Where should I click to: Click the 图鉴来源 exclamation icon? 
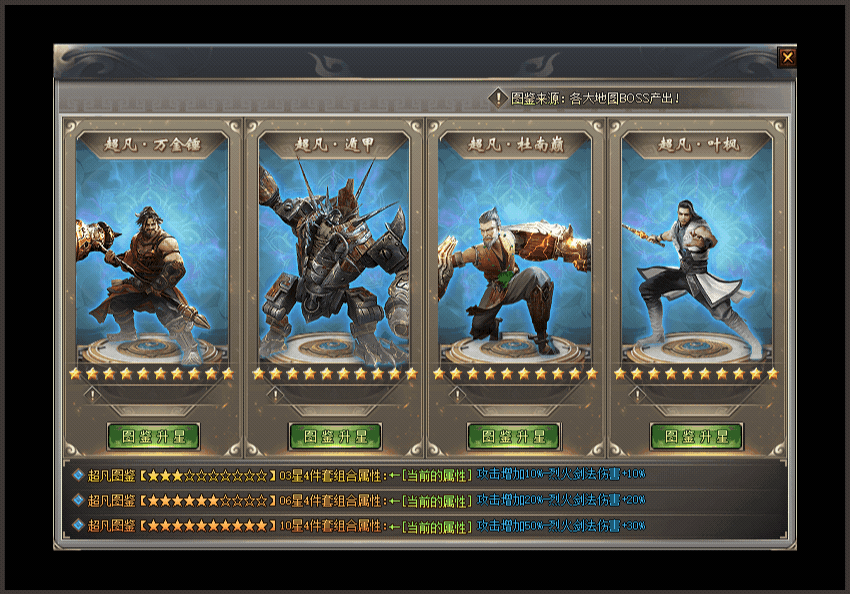coord(499,98)
